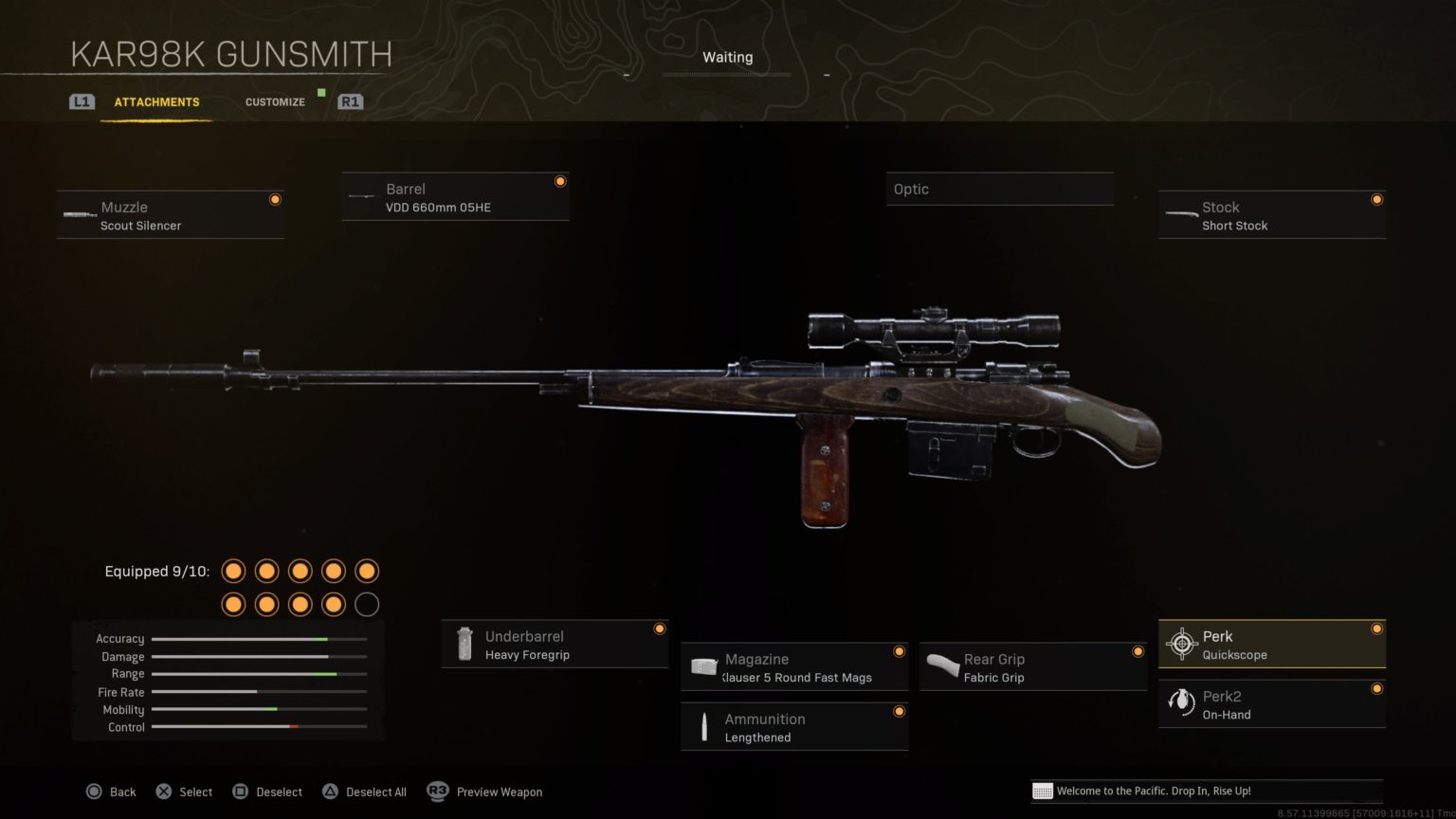Open the Quickscope Perk slot
The height and width of the screenshot is (819, 1456).
(x=1271, y=643)
